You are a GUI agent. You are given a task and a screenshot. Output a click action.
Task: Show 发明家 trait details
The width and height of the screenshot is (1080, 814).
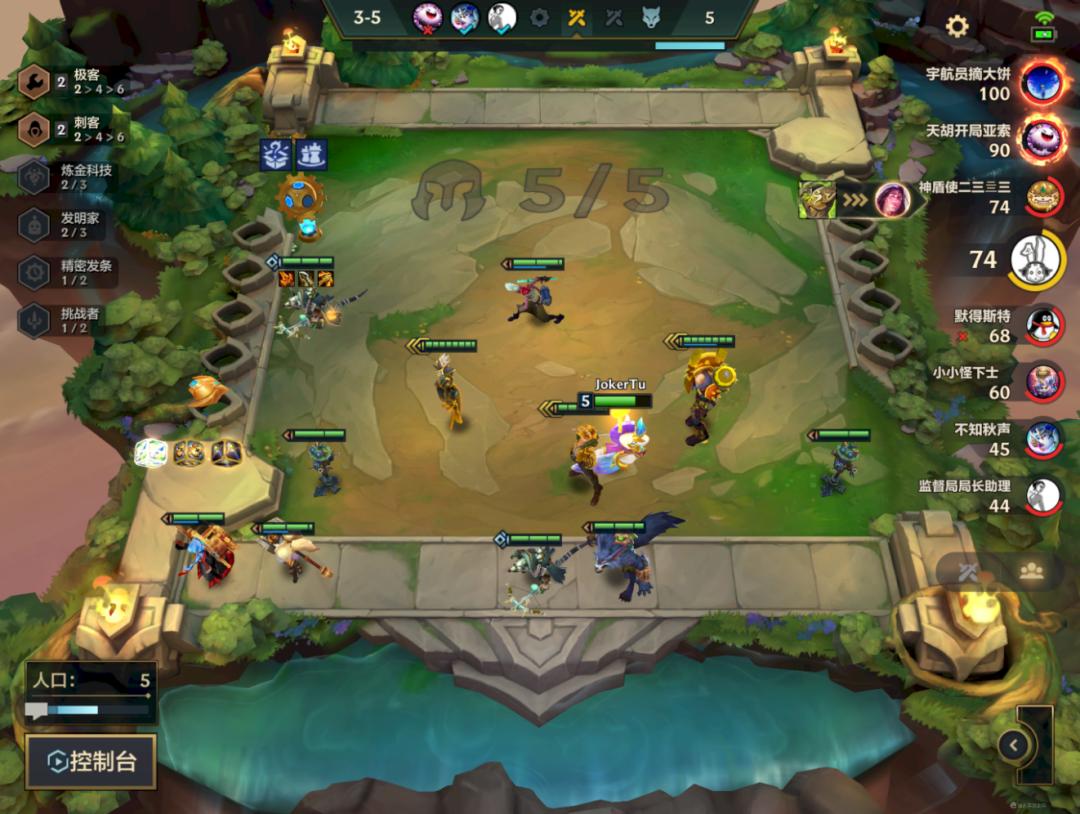point(70,224)
